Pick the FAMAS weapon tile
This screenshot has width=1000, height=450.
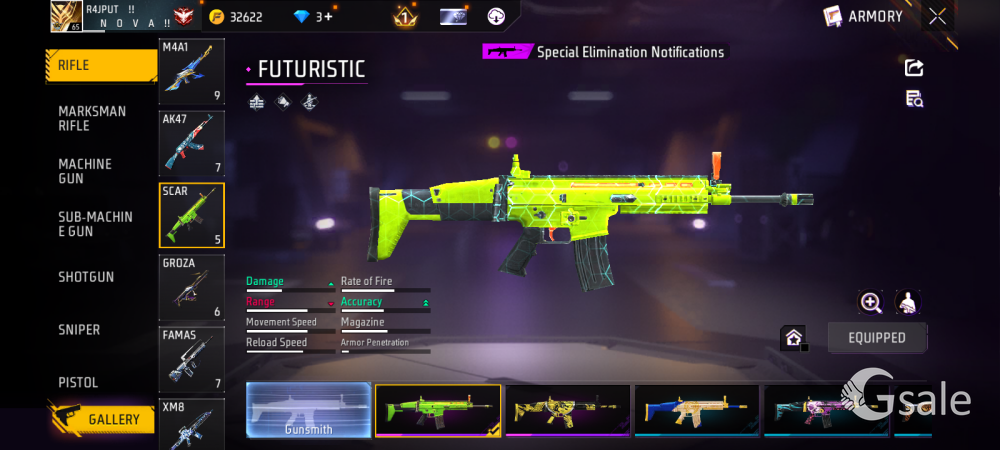[x=192, y=360]
